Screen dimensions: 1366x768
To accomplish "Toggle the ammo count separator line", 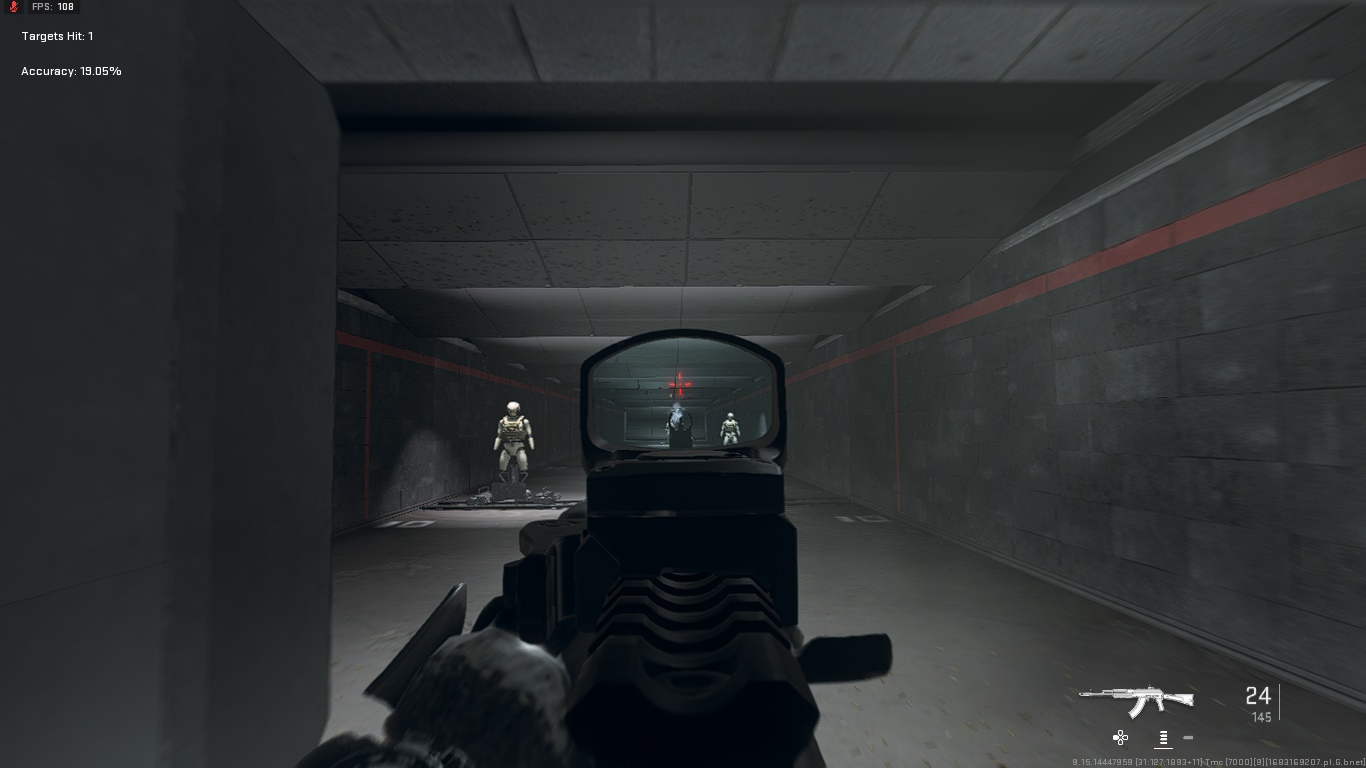I will pyautogui.click(x=1280, y=703).
